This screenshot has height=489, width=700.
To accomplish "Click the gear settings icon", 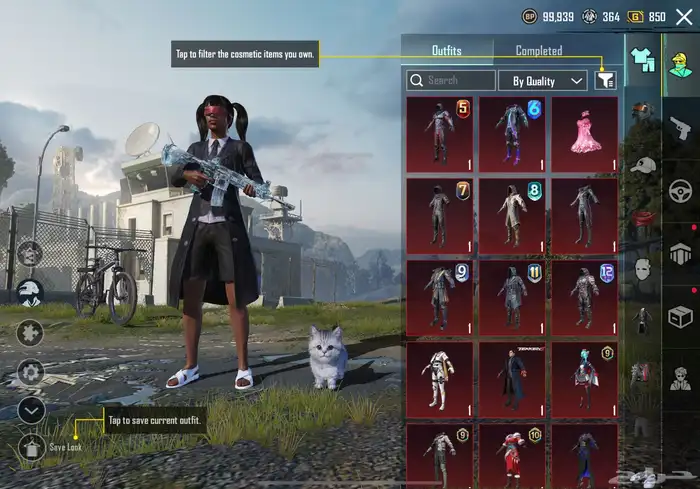I will tap(31, 371).
